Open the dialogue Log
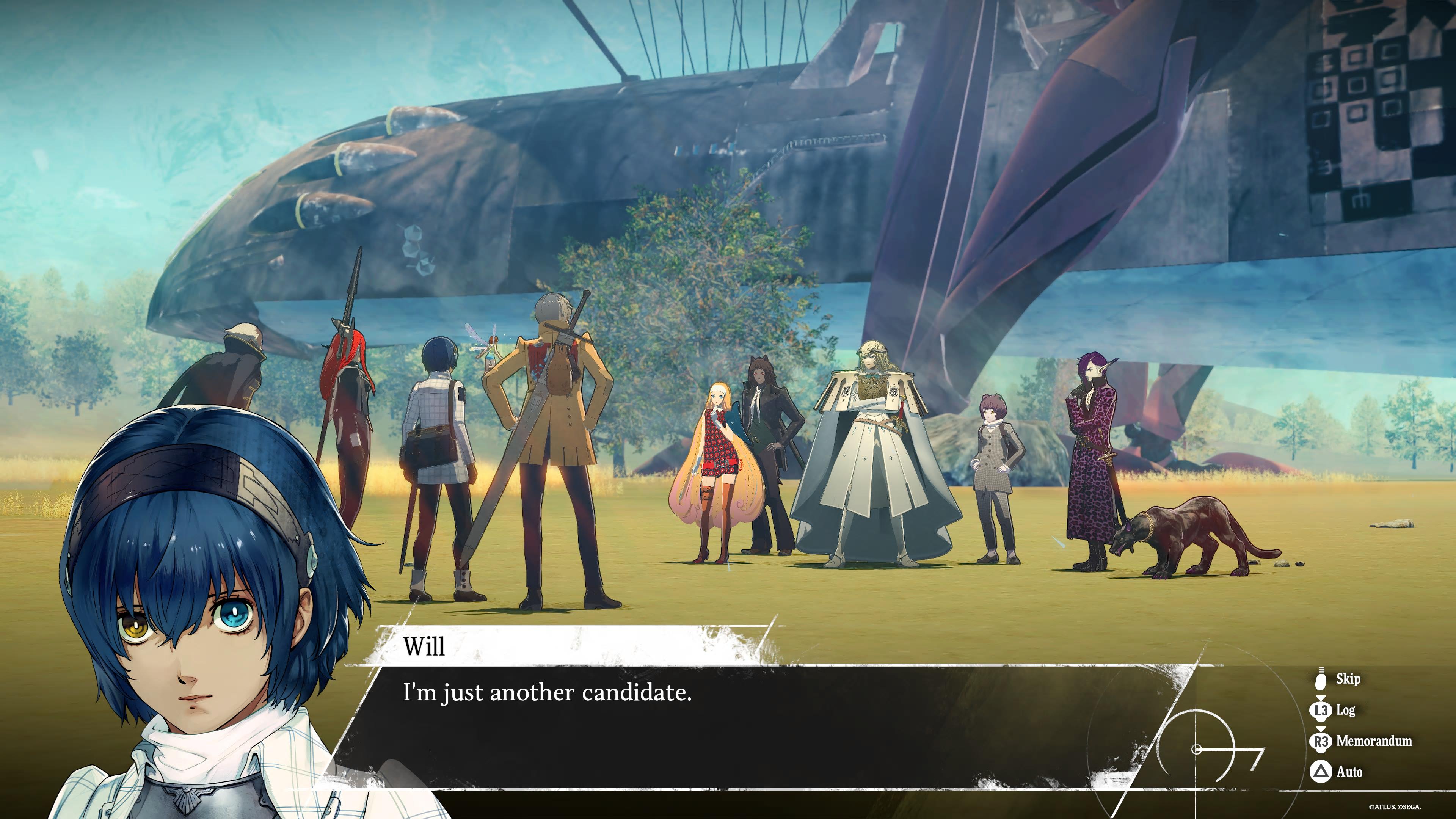The height and width of the screenshot is (819, 1456). point(1335,710)
